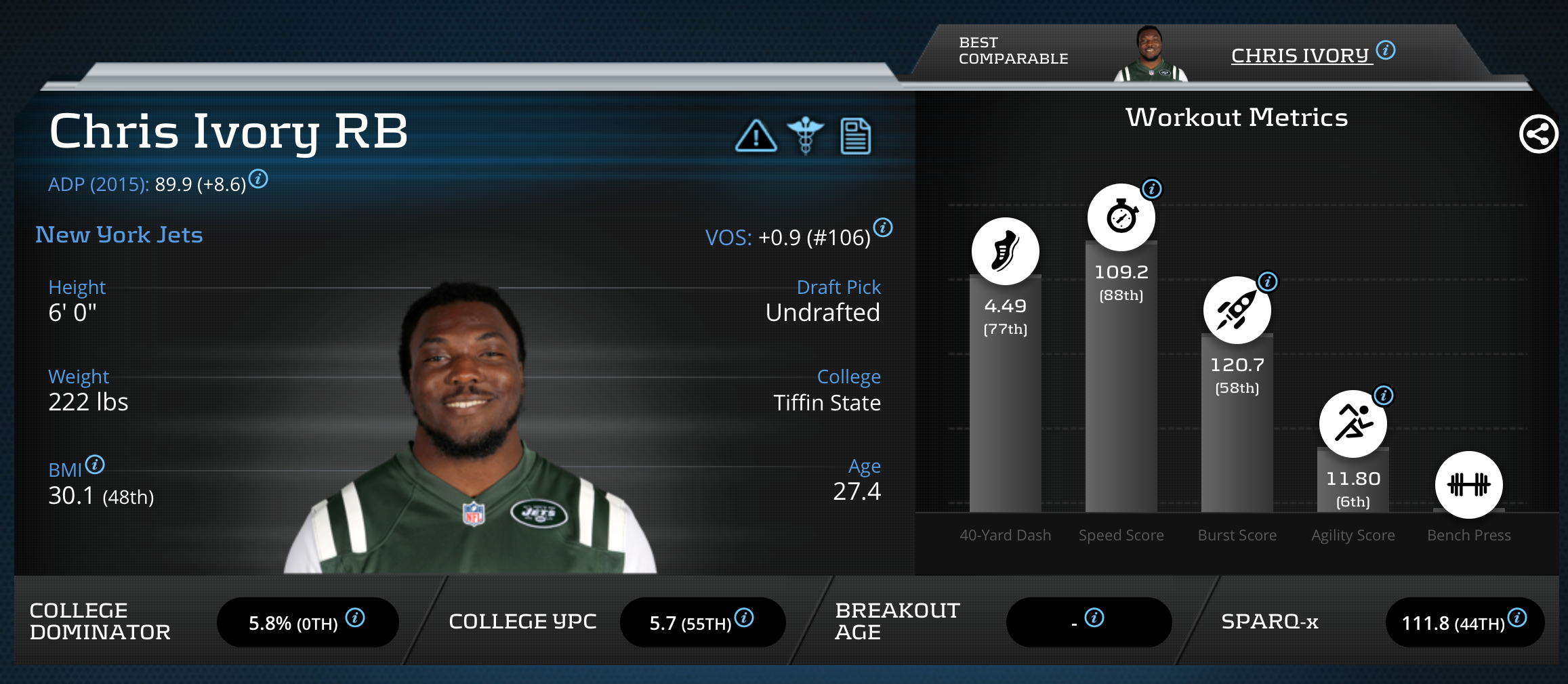Open the Chris Ivory best comparable link

[x=1301, y=56]
